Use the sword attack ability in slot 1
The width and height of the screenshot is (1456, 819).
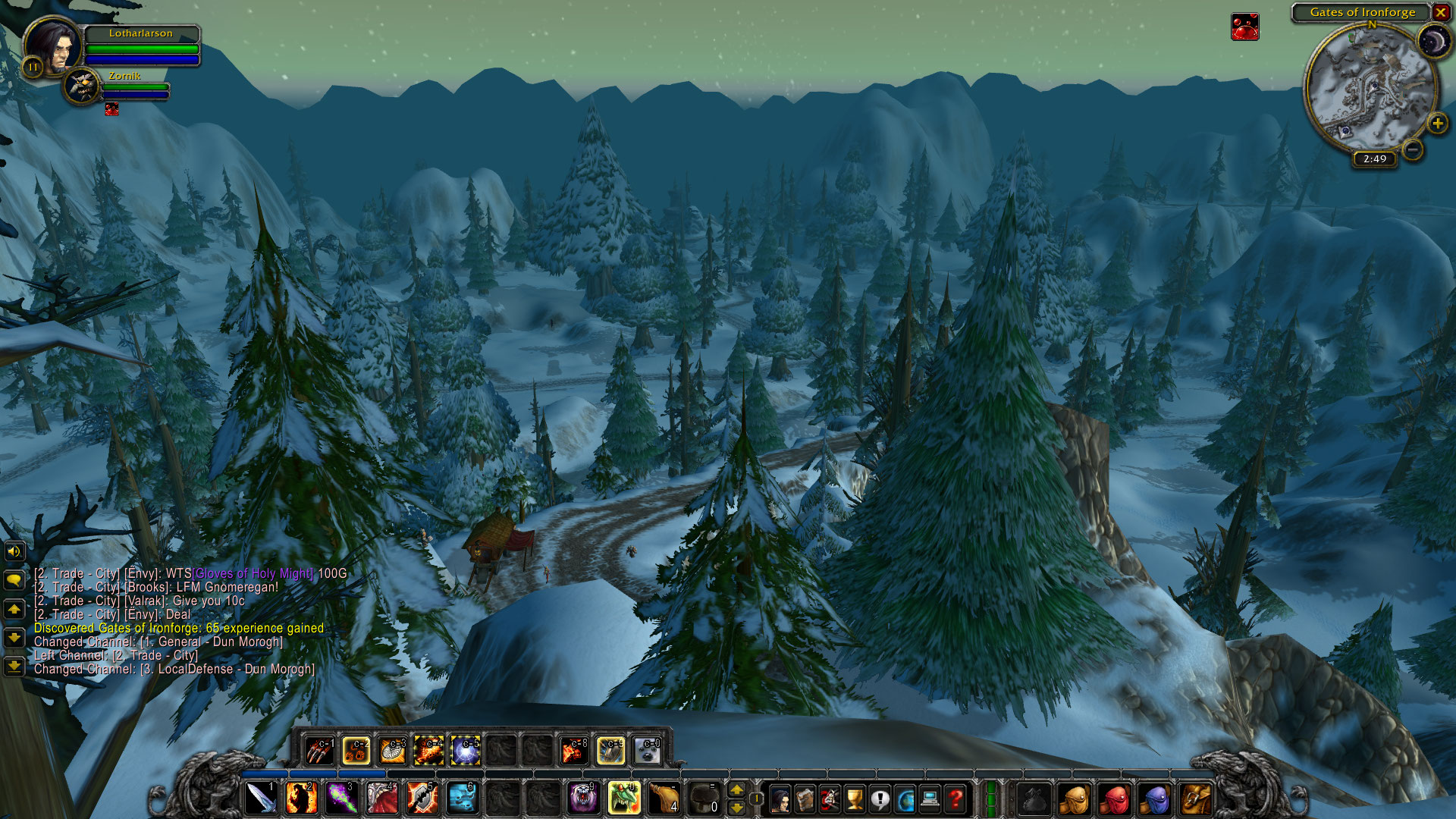[261, 799]
